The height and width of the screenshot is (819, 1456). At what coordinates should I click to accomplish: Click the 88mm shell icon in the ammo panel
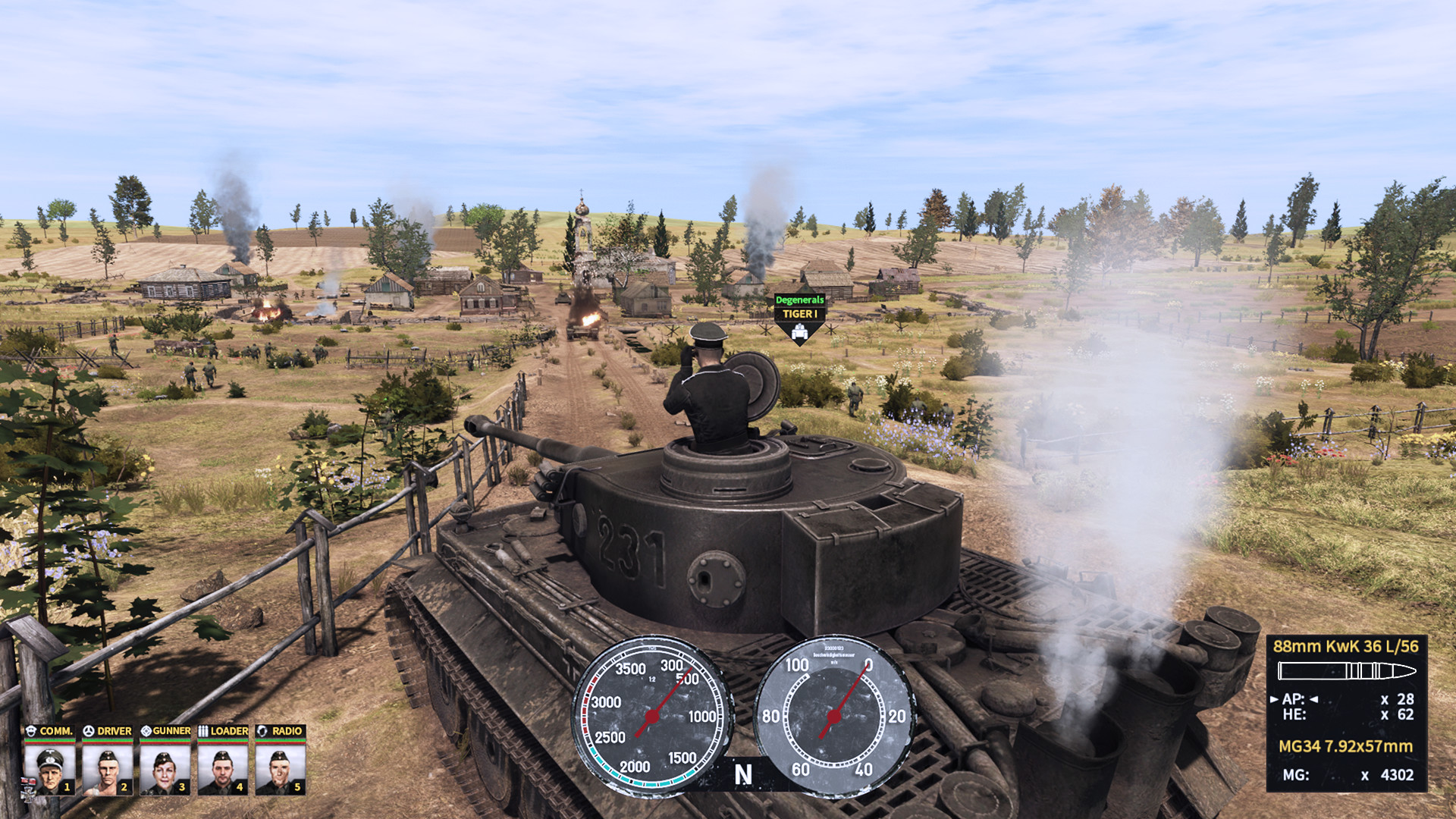click(1346, 671)
